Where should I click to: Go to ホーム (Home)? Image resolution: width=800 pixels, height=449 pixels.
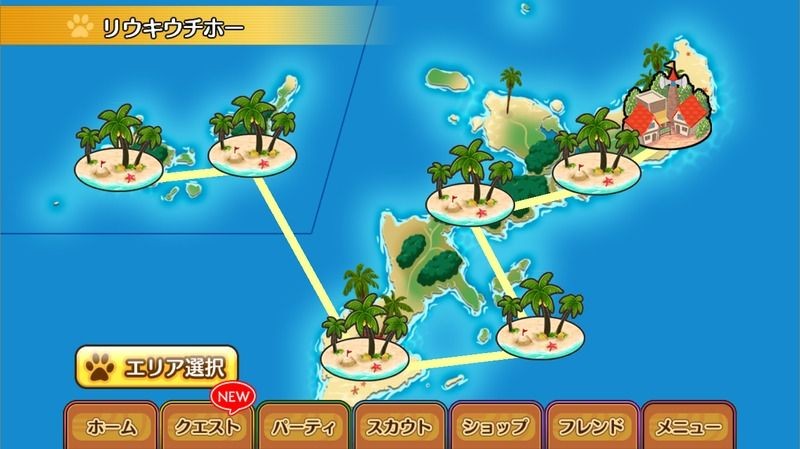click(x=111, y=427)
